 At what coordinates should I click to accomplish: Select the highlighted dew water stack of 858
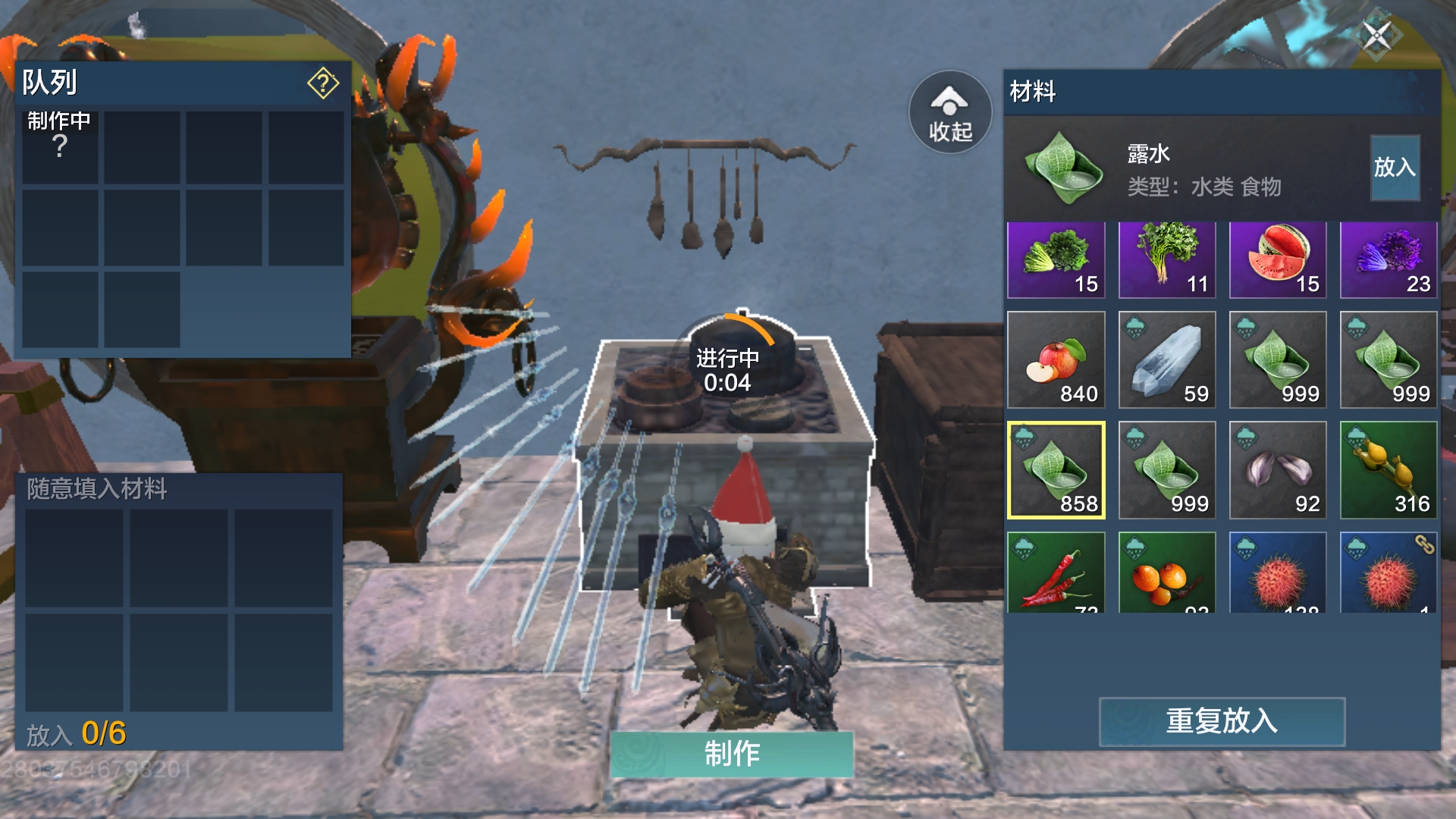(1056, 470)
